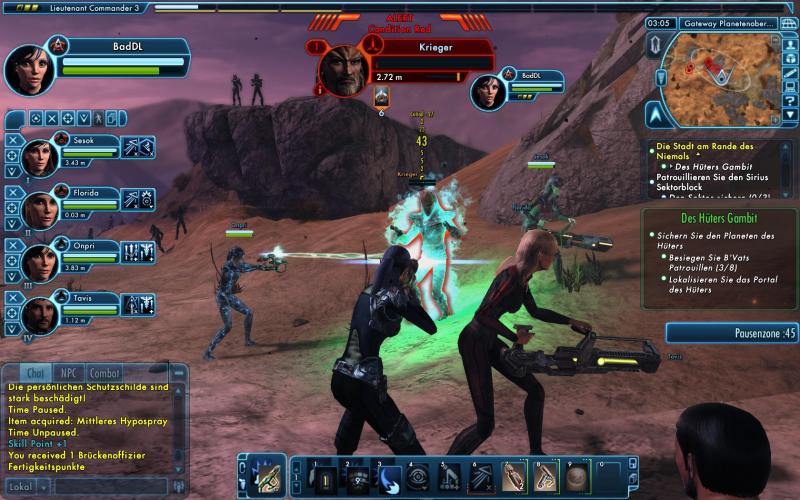Select Tavis in the away team list
The height and width of the screenshot is (500, 800).
tap(41, 312)
